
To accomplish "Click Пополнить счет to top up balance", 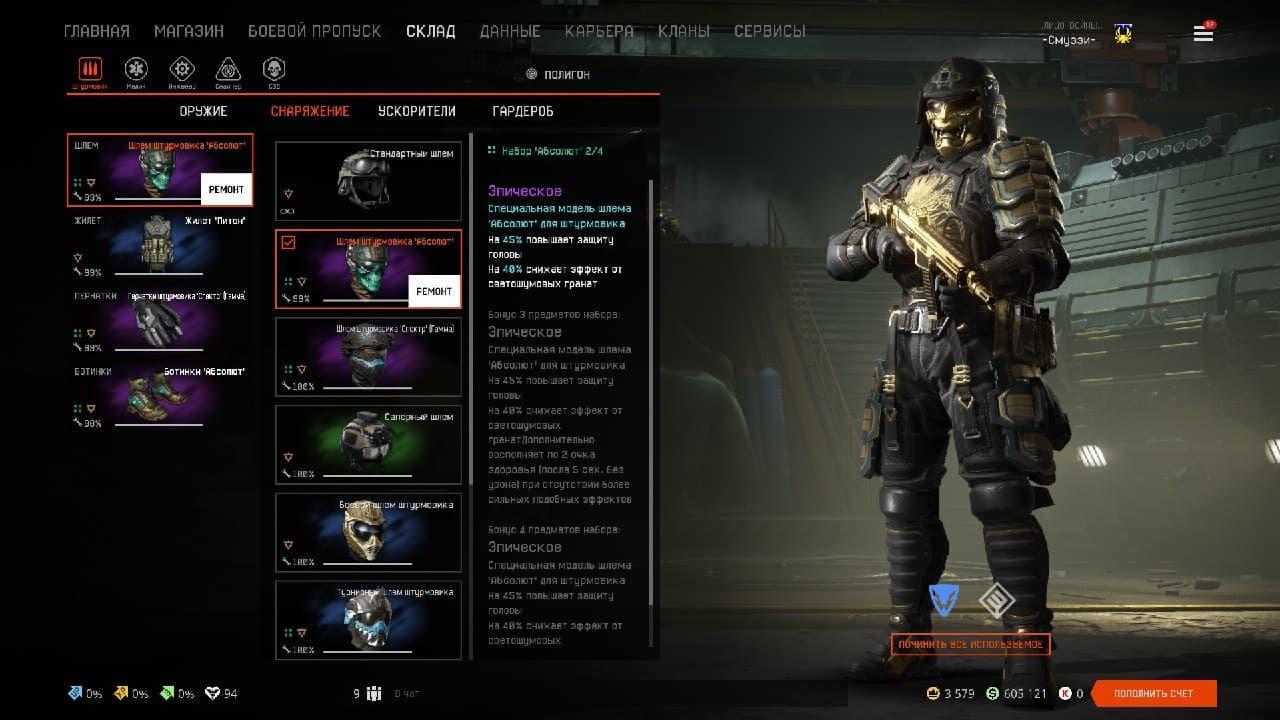I will click(x=1153, y=693).
